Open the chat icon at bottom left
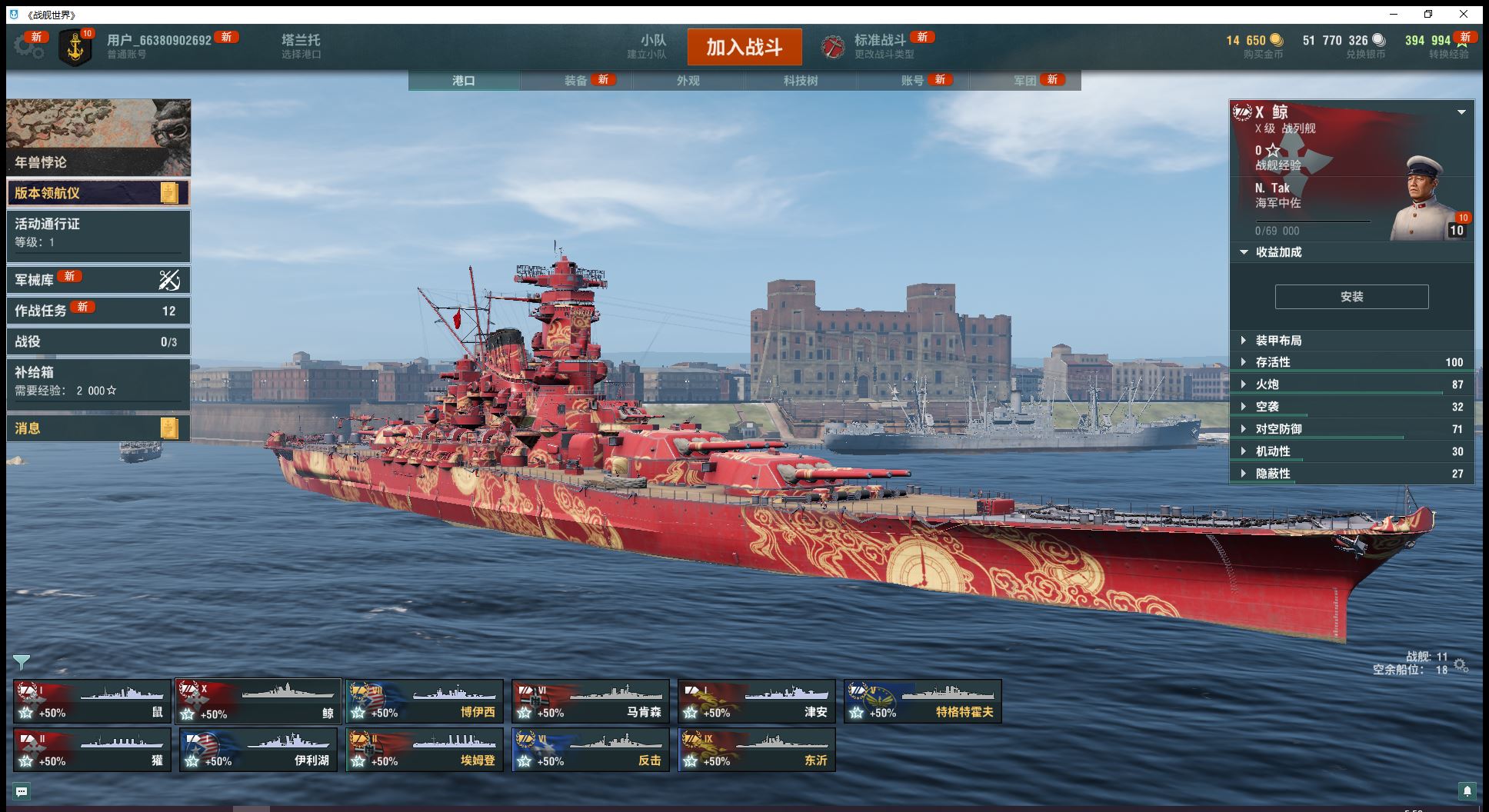 (x=22, y=791)
